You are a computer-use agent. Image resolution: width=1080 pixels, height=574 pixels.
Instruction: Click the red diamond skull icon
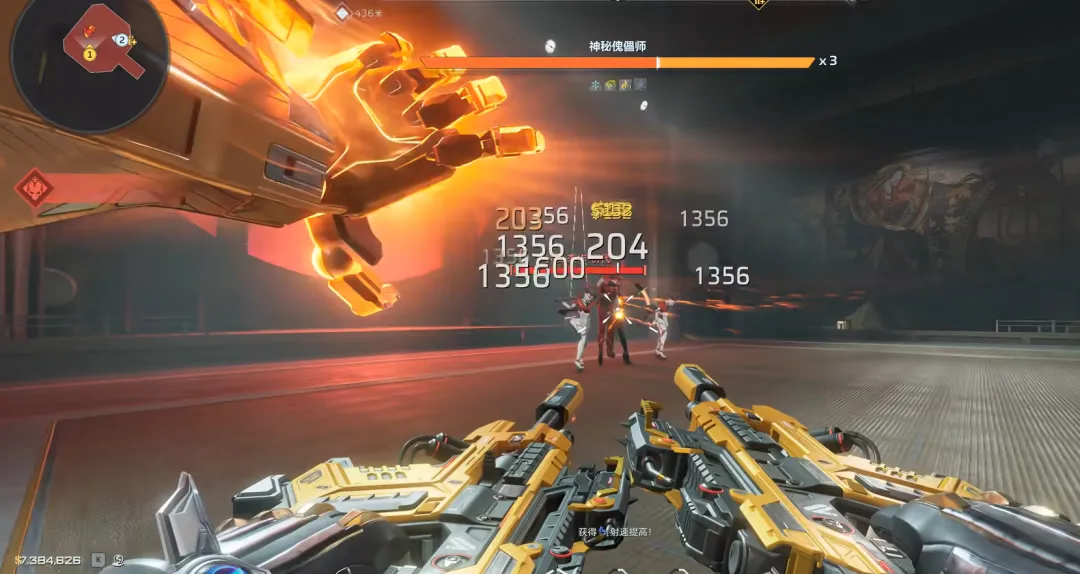pos(36,187)
